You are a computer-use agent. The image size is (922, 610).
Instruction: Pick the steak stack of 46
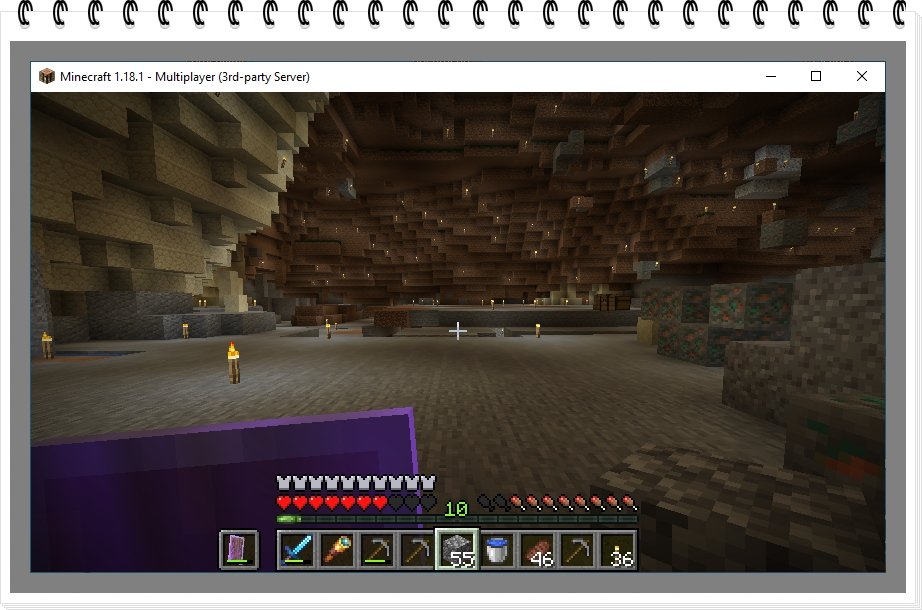[x=537, y=549]
